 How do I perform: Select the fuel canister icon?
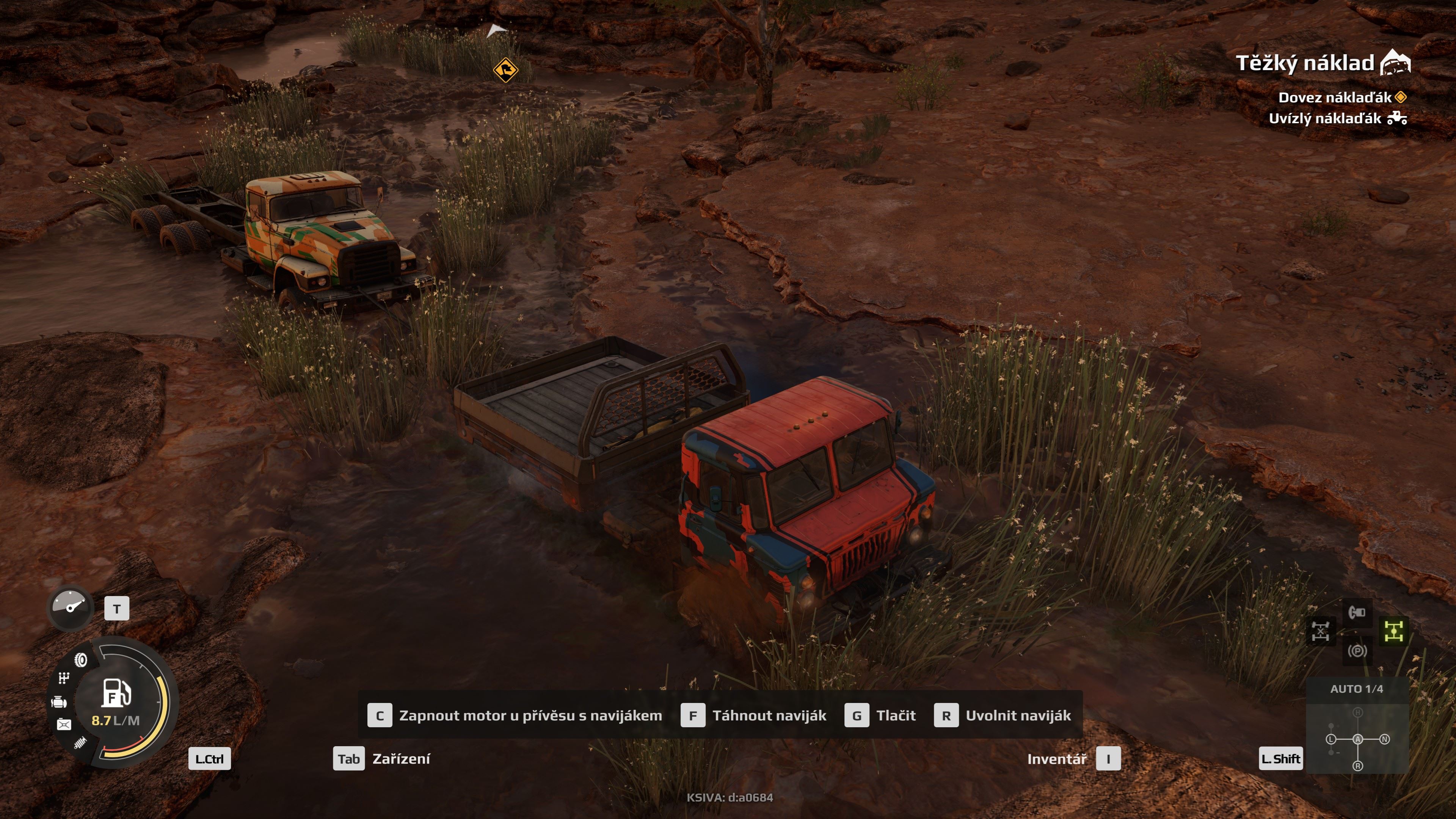[x=64, y=724]
